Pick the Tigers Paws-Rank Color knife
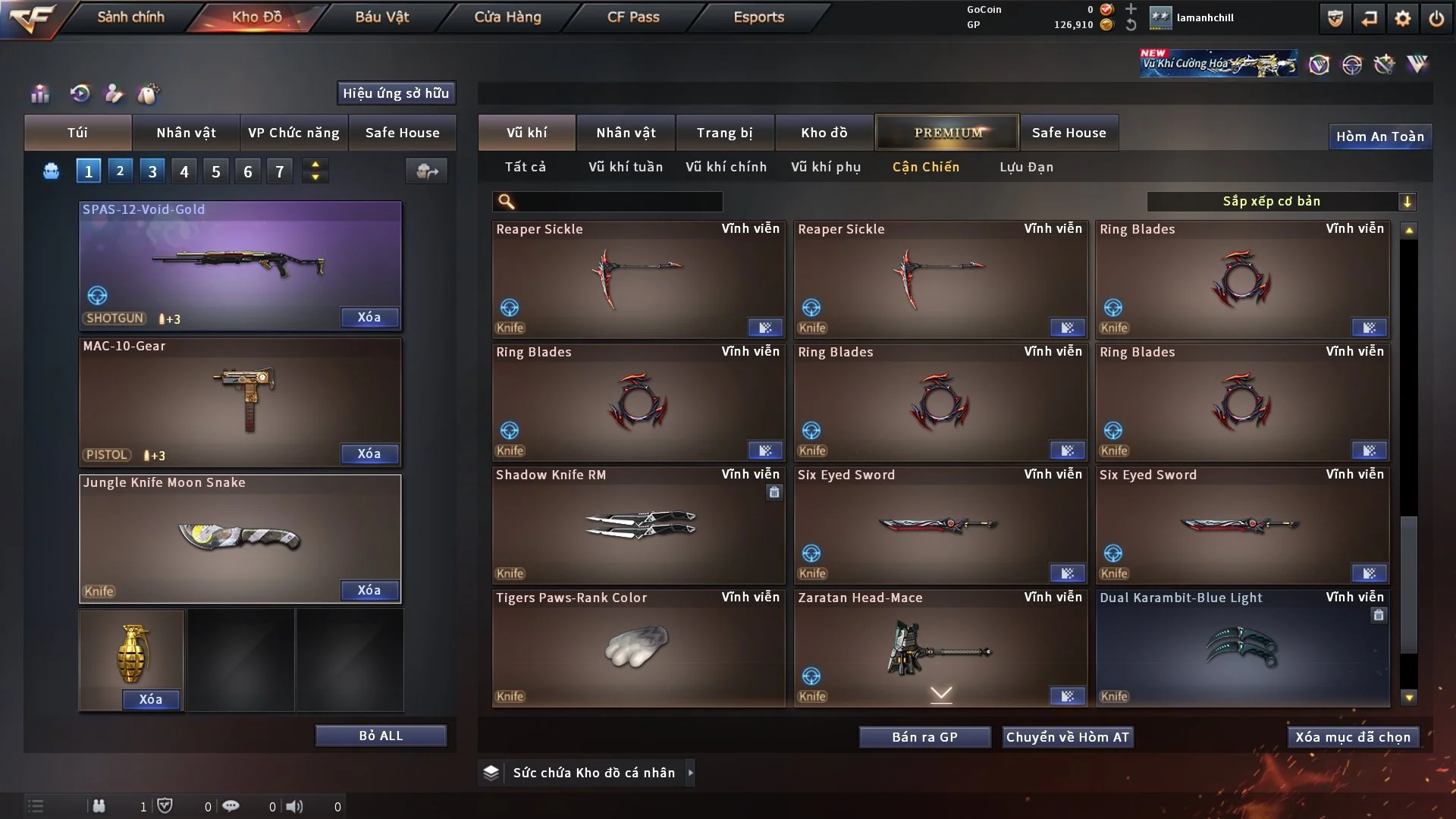 [x=638, y=648]
